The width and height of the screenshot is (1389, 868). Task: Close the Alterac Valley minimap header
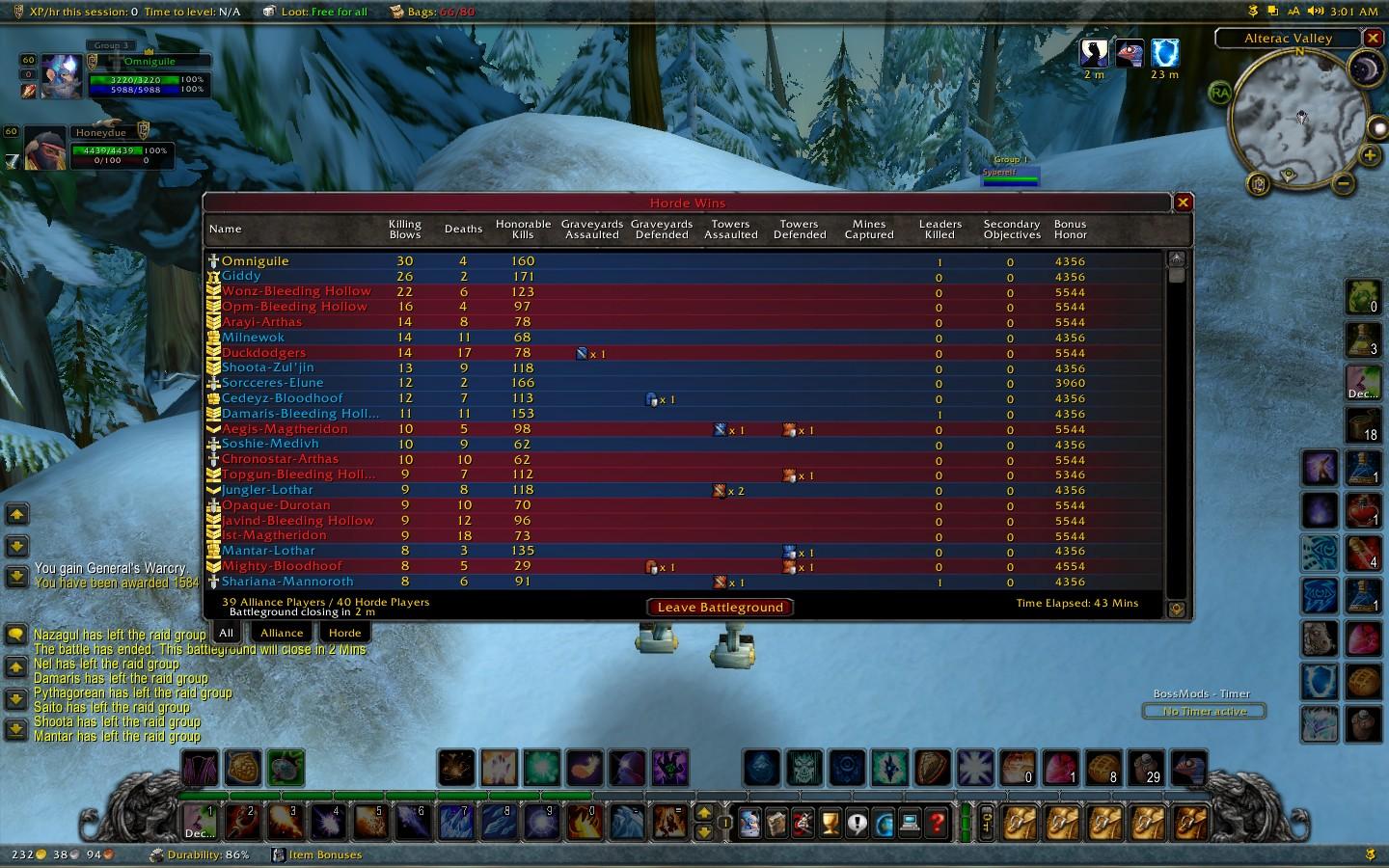1373,39
